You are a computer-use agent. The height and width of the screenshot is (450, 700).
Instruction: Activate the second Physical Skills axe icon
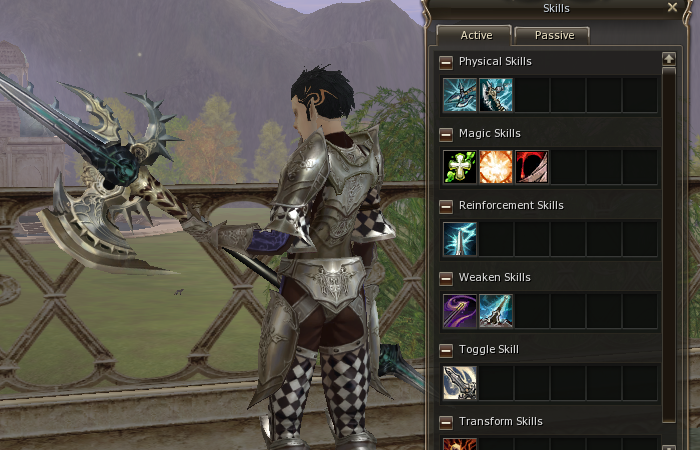[496, 95]
